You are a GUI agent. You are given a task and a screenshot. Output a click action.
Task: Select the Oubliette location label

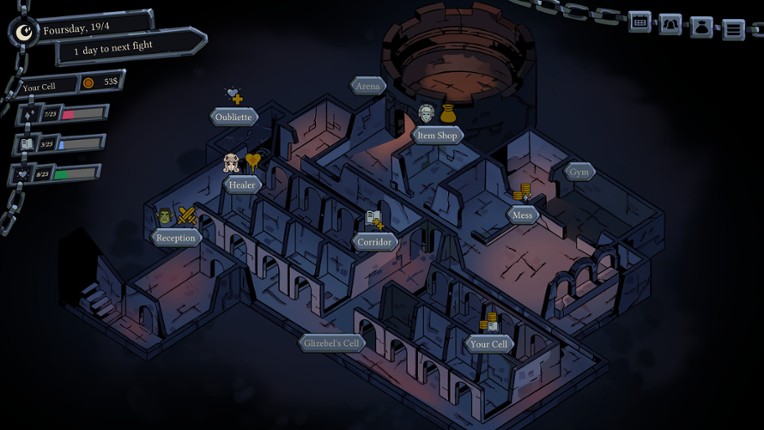click(235, 117)
